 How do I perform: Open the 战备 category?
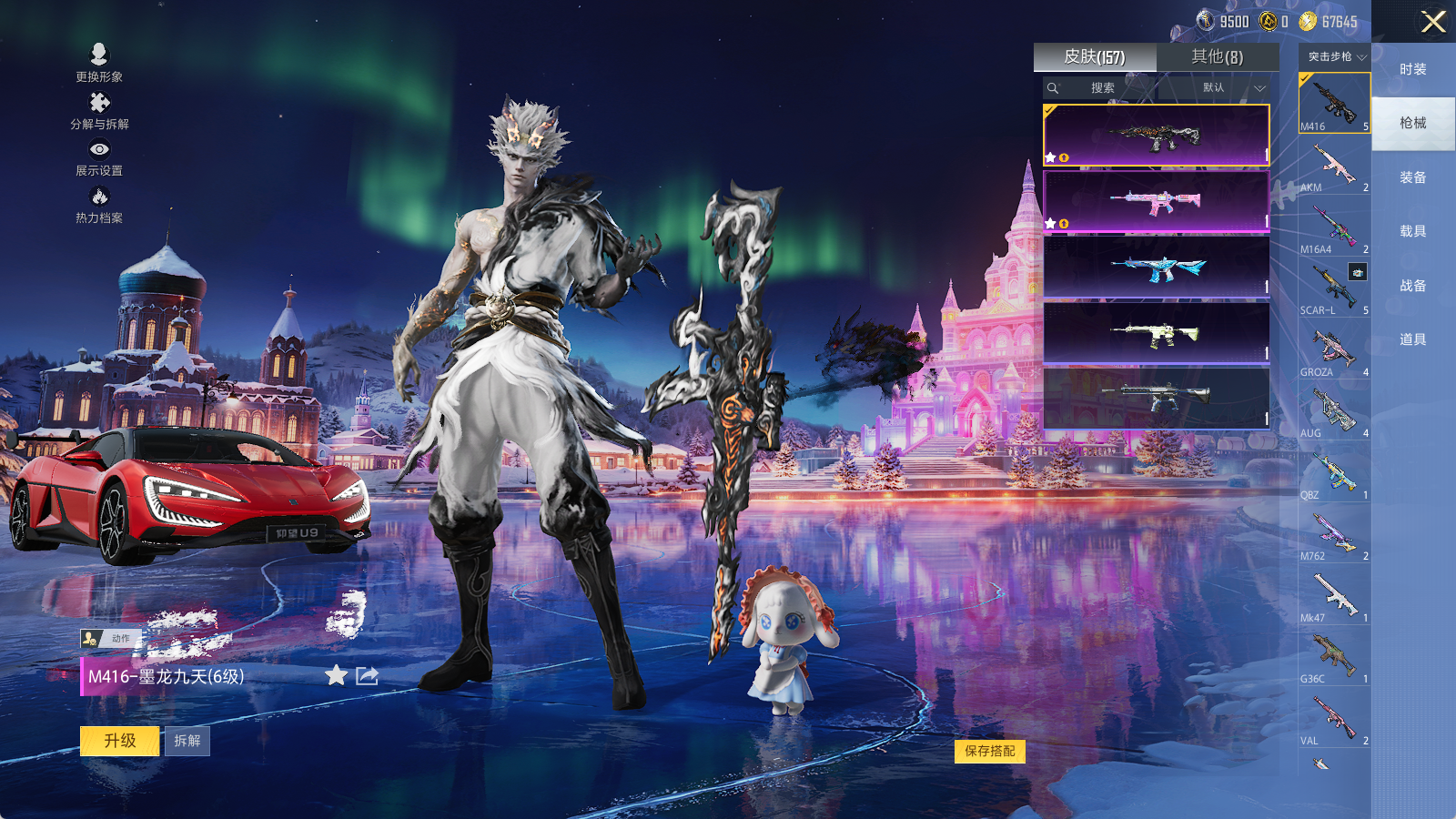coord(1412,286)
